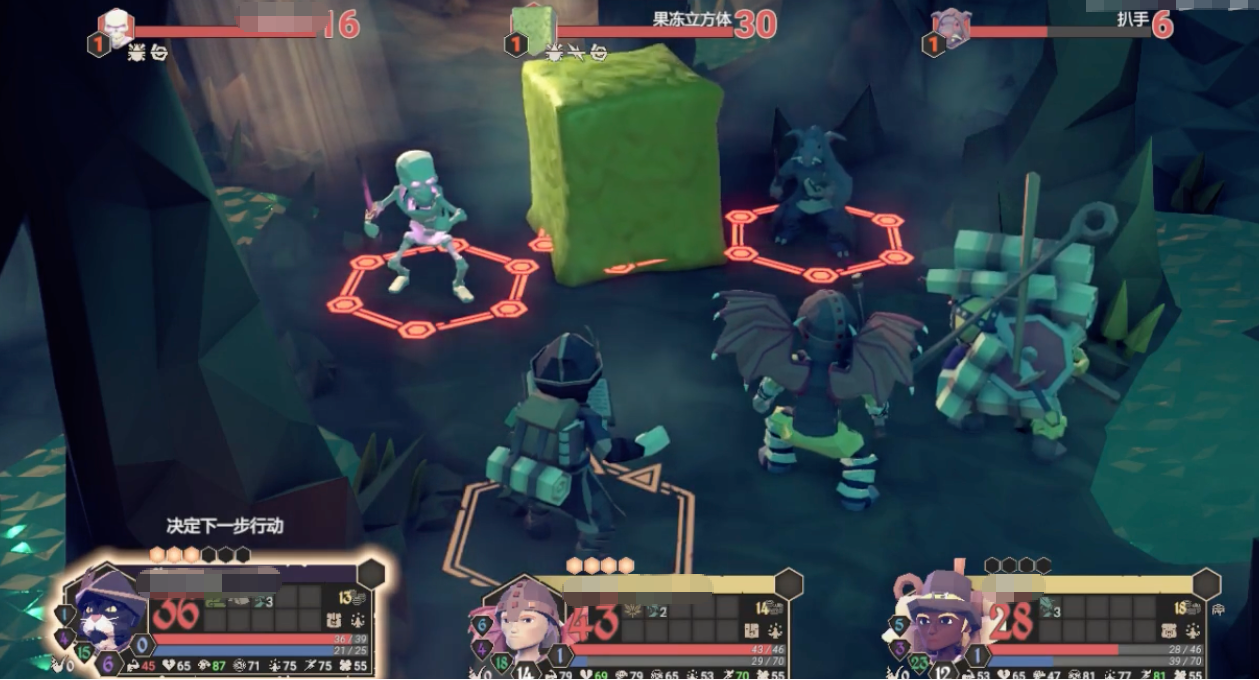Click the cat character's hexagon slot
The width and height of the screenshot is (1260, 680).
coord(371,574)
